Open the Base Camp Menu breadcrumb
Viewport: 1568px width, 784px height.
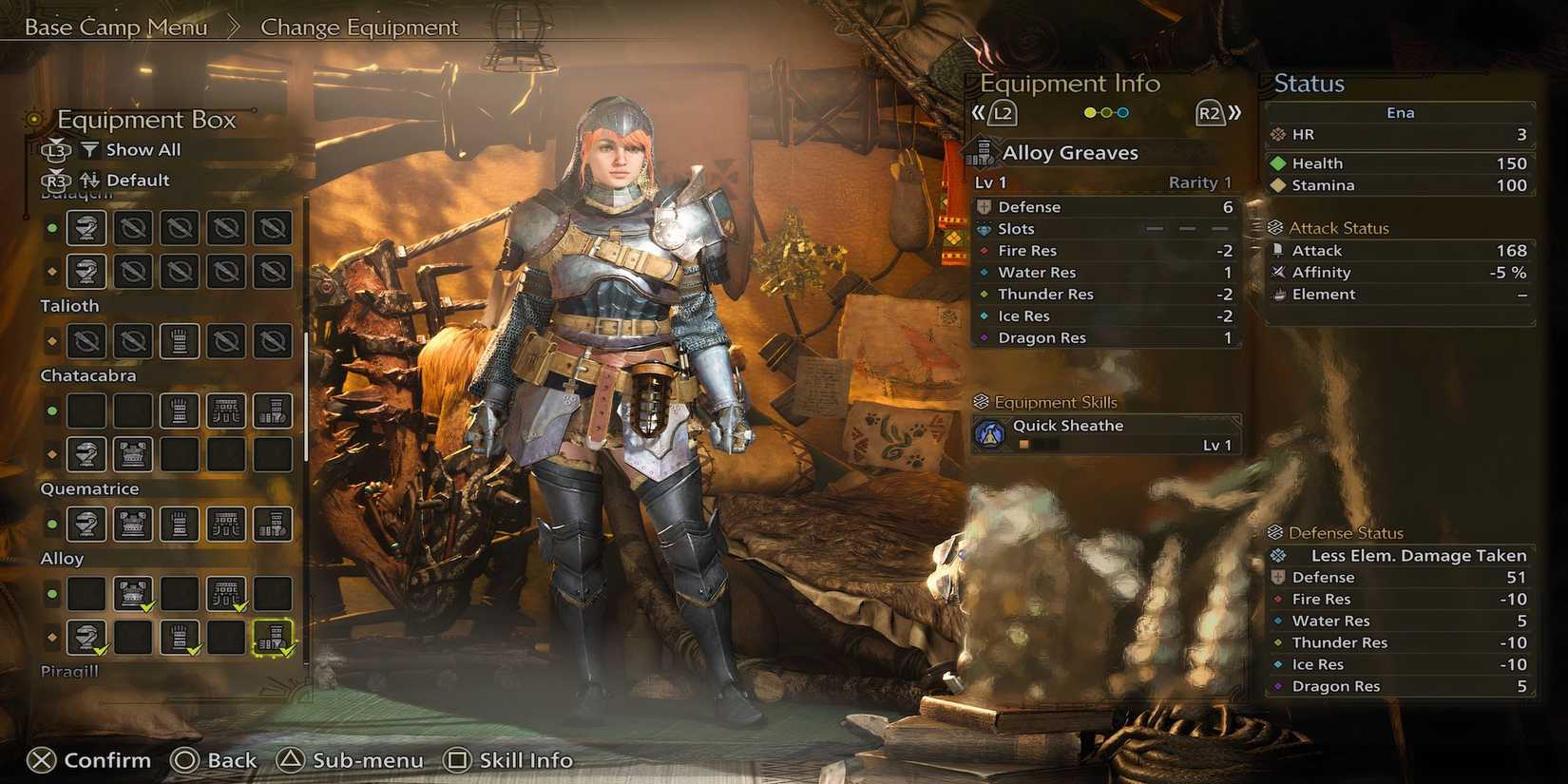click(114, 28)
